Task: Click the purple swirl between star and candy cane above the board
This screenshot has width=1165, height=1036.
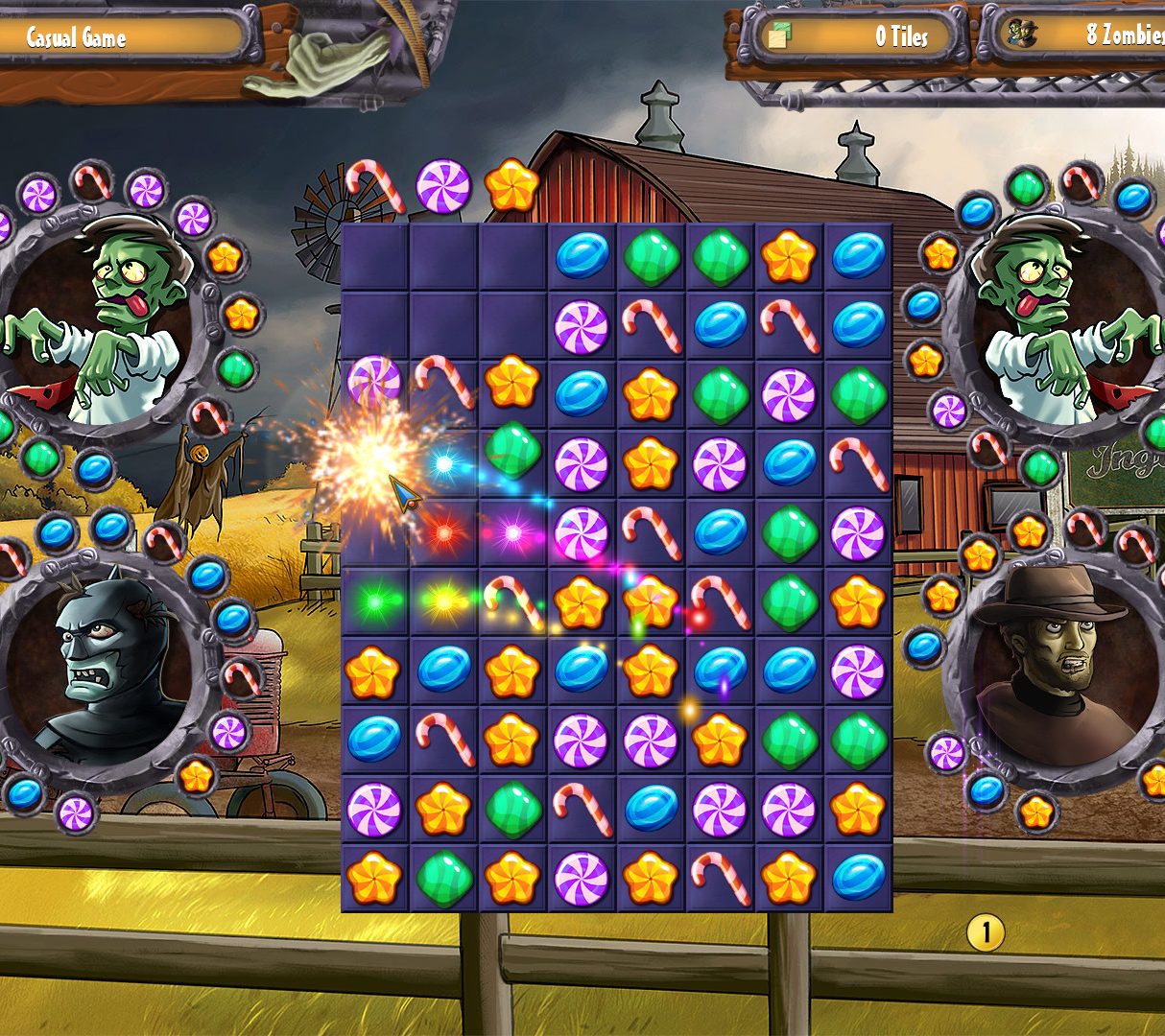Action: tap(443, 186)
